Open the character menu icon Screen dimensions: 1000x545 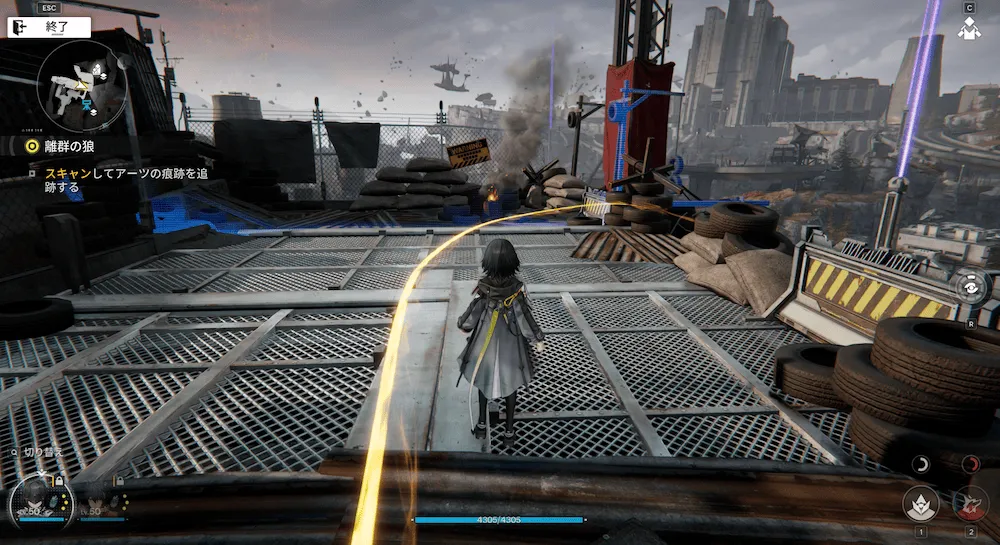(968, 30)
